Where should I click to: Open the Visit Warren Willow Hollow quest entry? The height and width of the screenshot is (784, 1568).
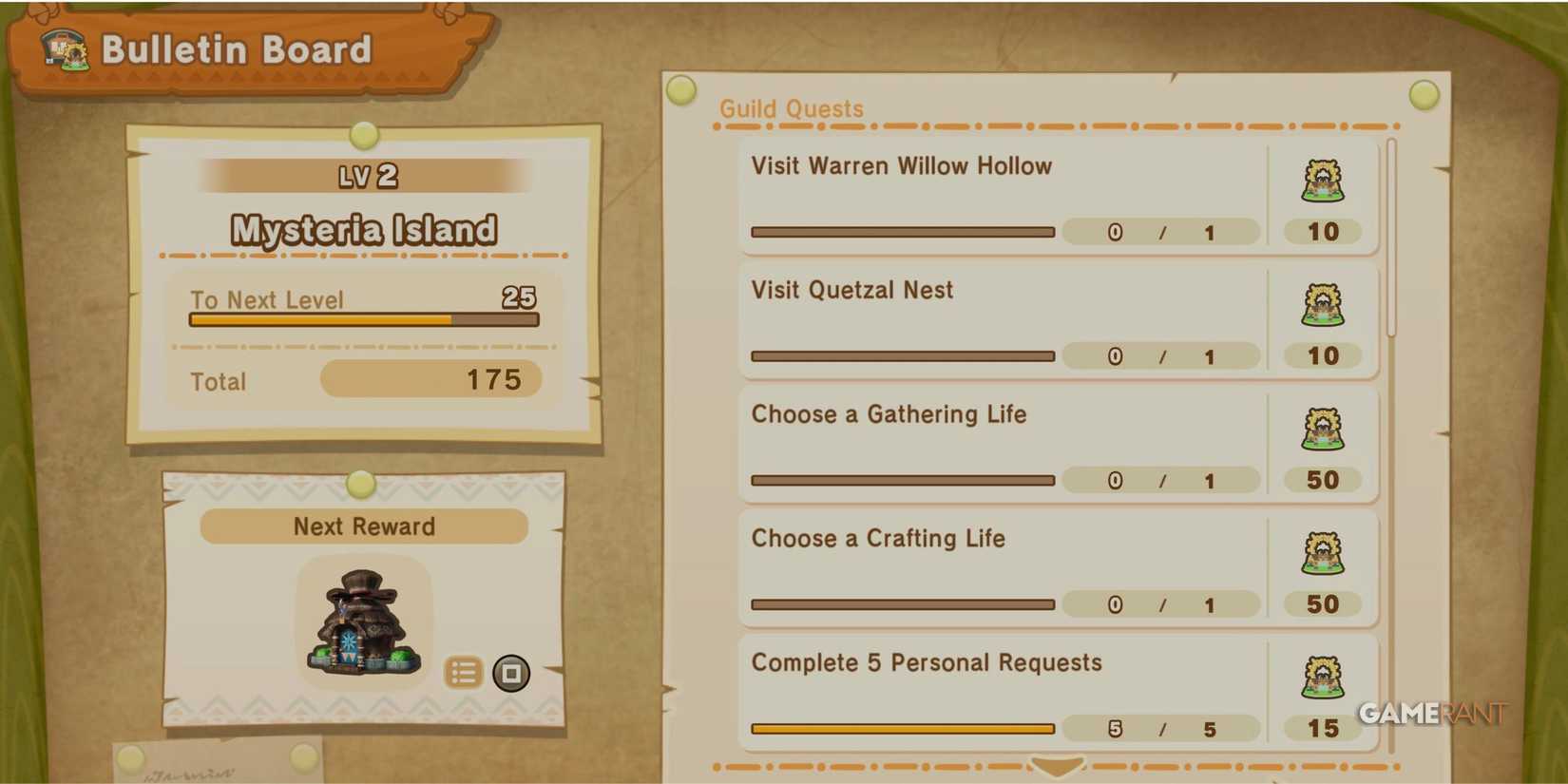[998, 196]
